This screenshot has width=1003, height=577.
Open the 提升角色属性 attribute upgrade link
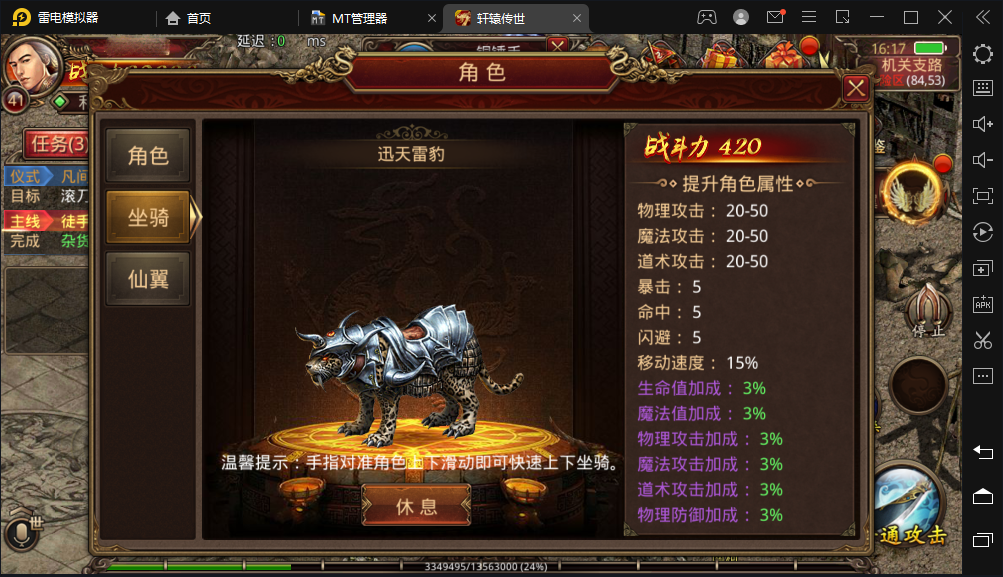[737, 184]
